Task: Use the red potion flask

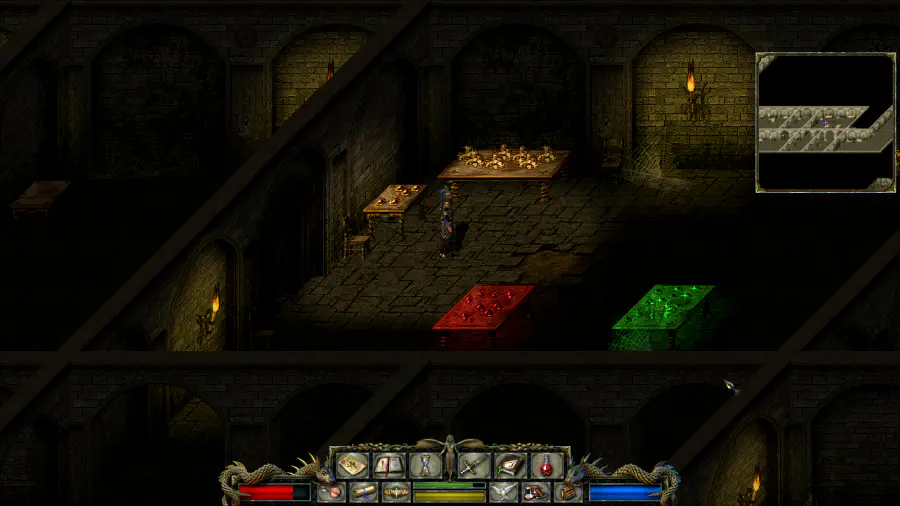Action: pos(546,465)
